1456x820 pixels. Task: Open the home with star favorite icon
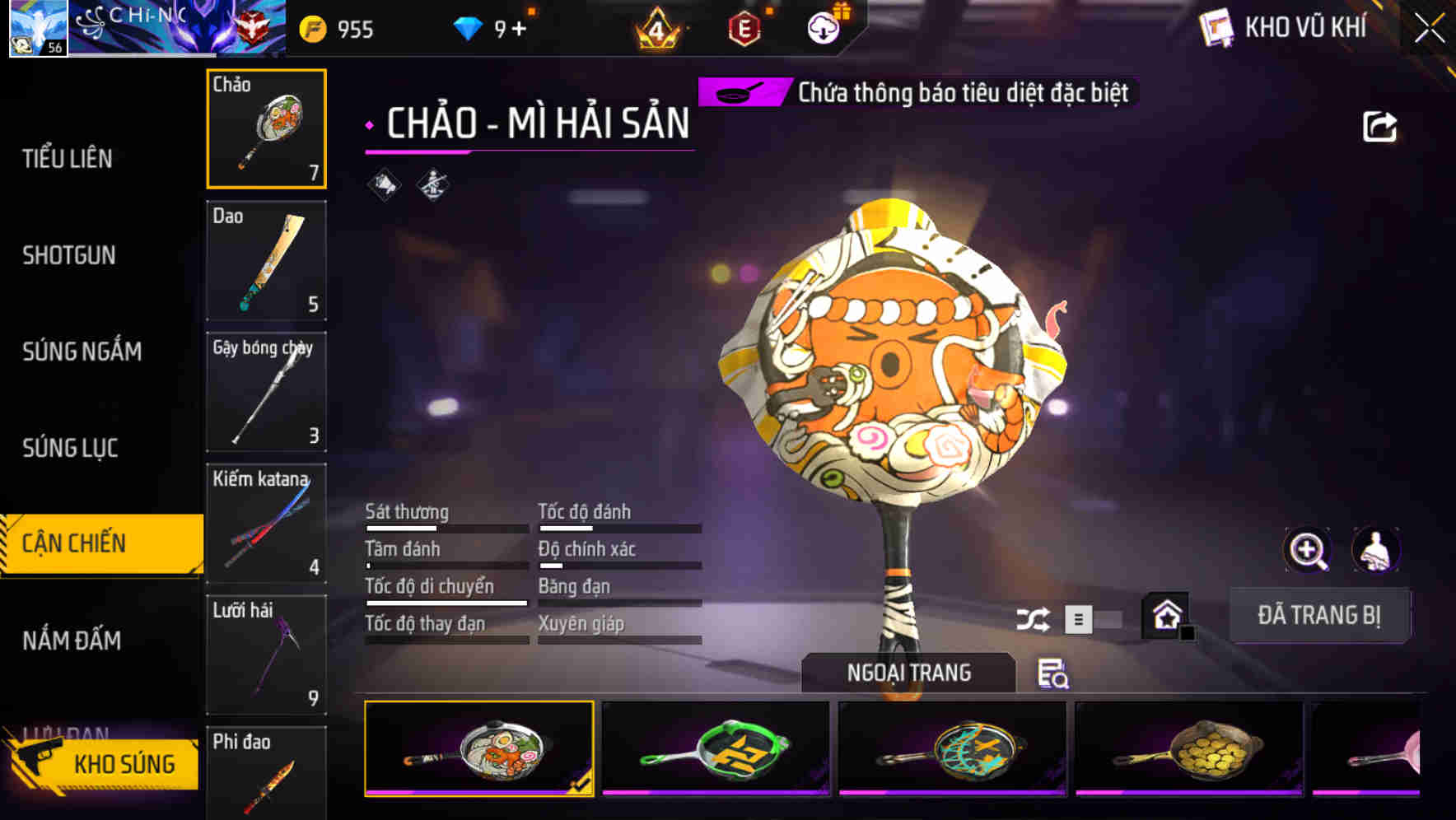[1166, 613]
